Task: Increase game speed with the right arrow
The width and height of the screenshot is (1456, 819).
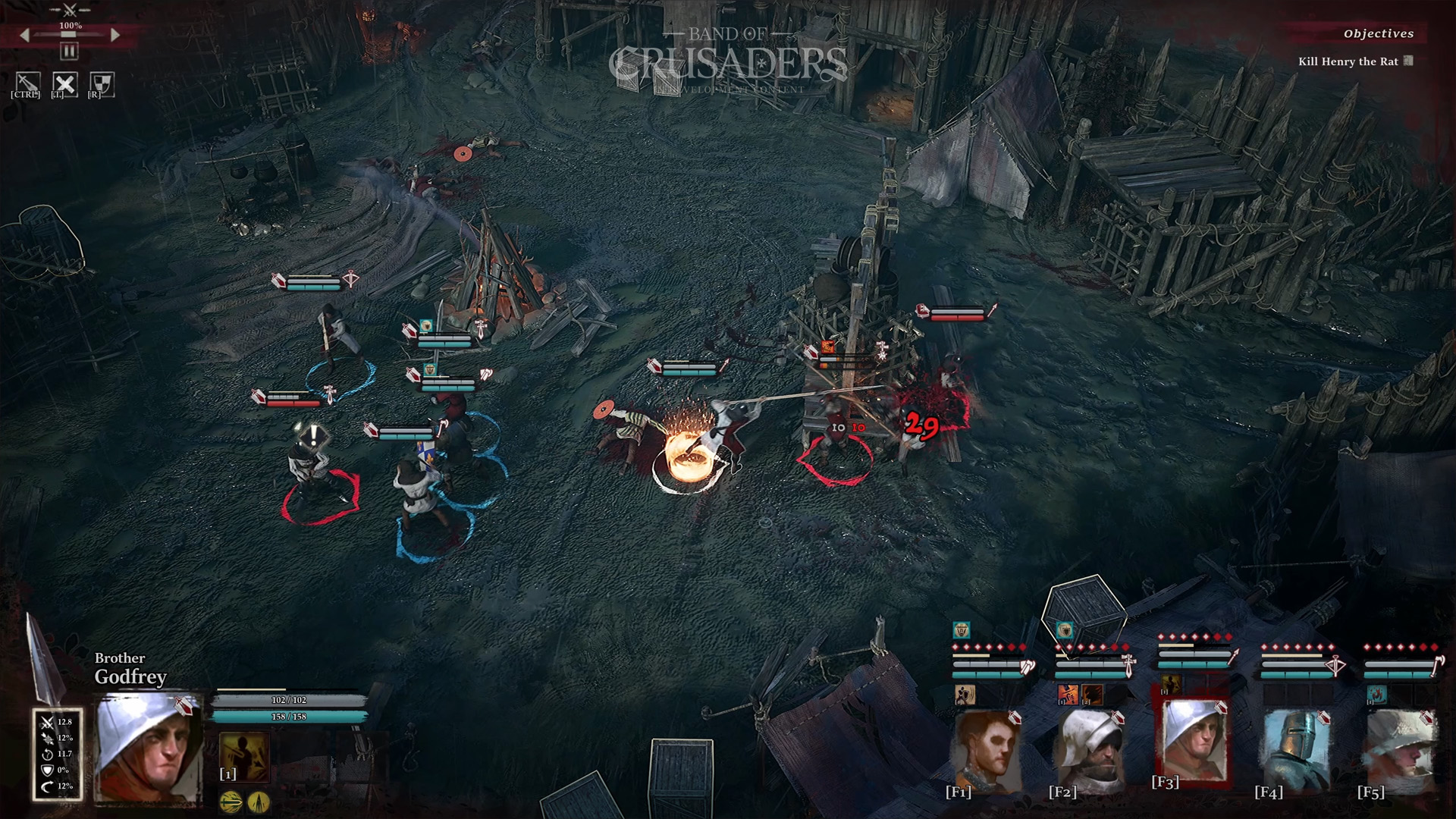Action: [115, 35]
